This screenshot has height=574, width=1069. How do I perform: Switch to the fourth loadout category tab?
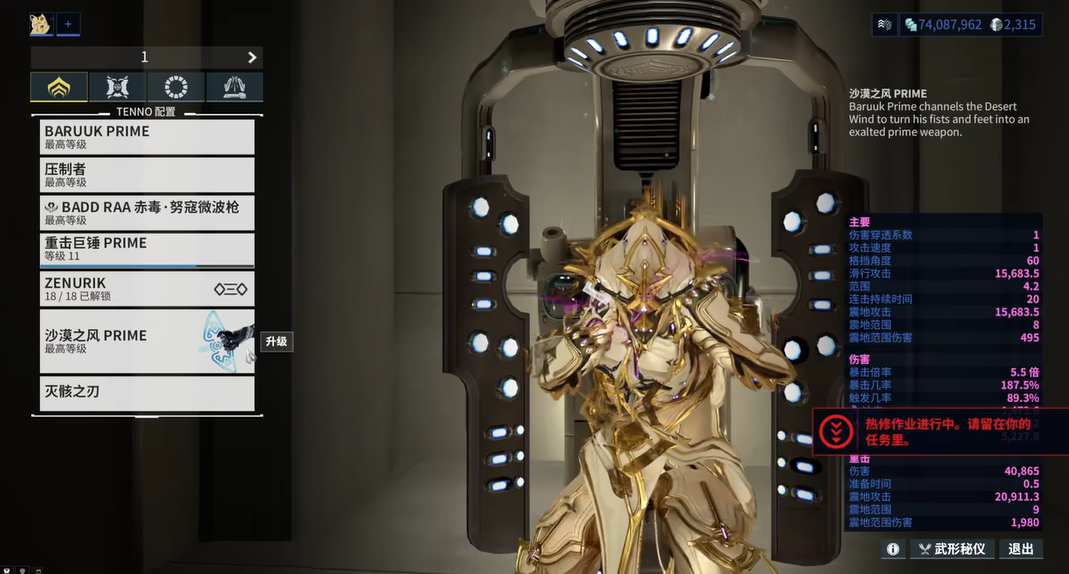tap(234, 87)
